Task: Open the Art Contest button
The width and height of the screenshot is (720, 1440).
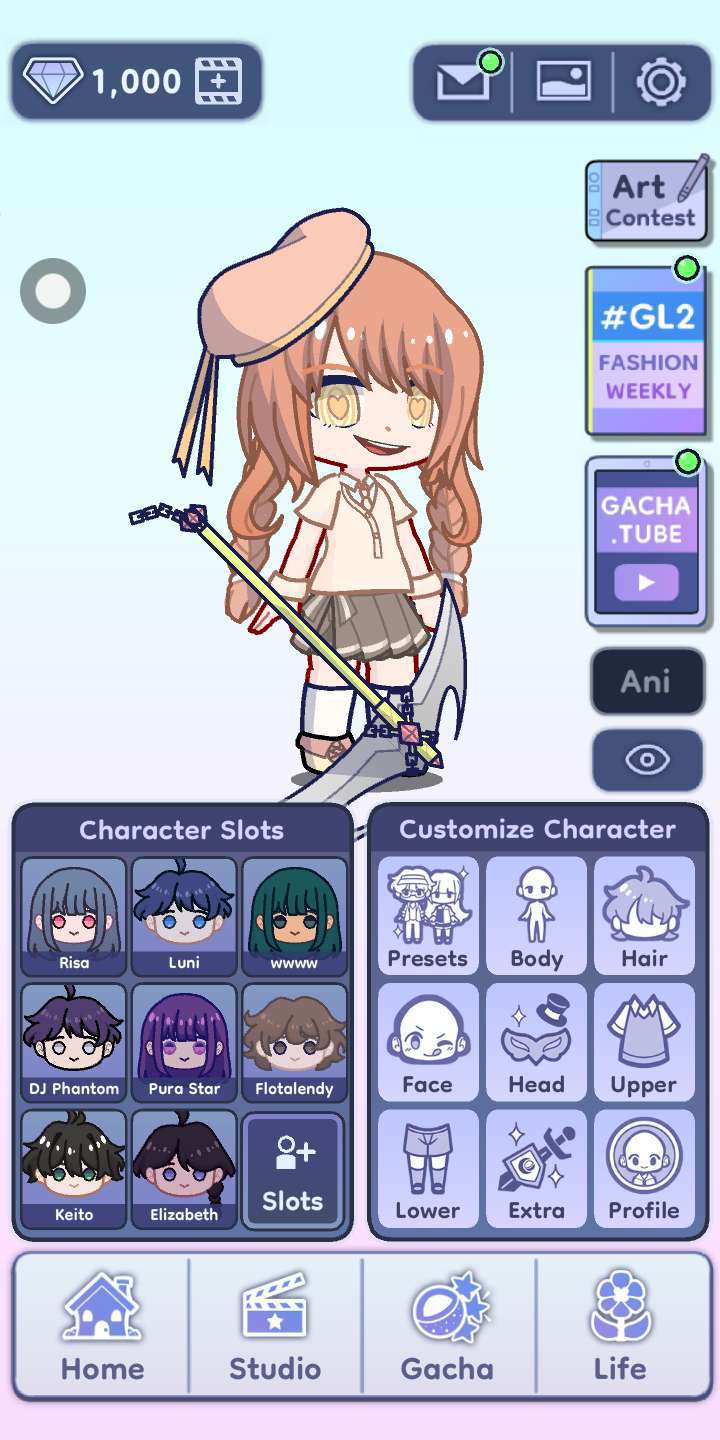Action: click(x=648, y=201)
